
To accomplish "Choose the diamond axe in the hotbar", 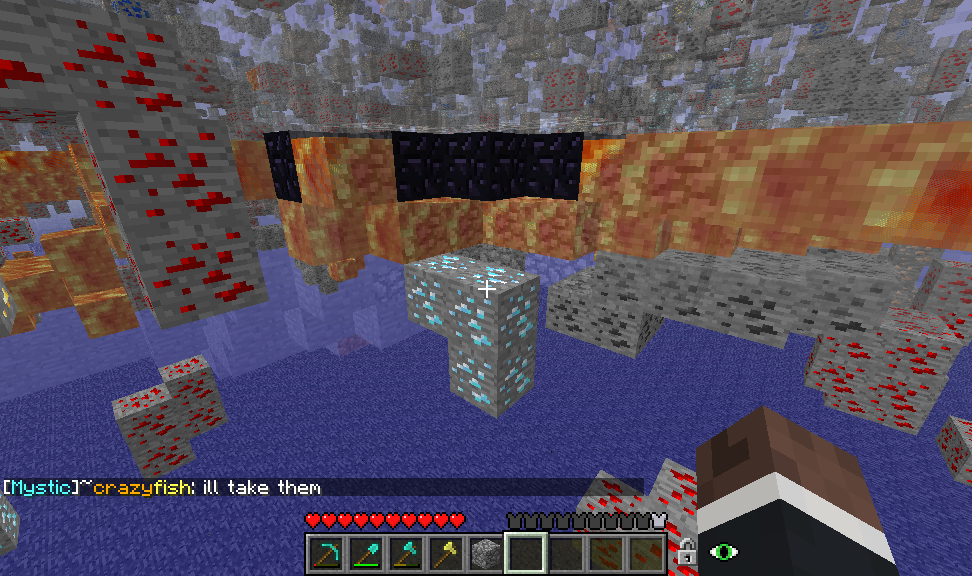I will [405, 552].
